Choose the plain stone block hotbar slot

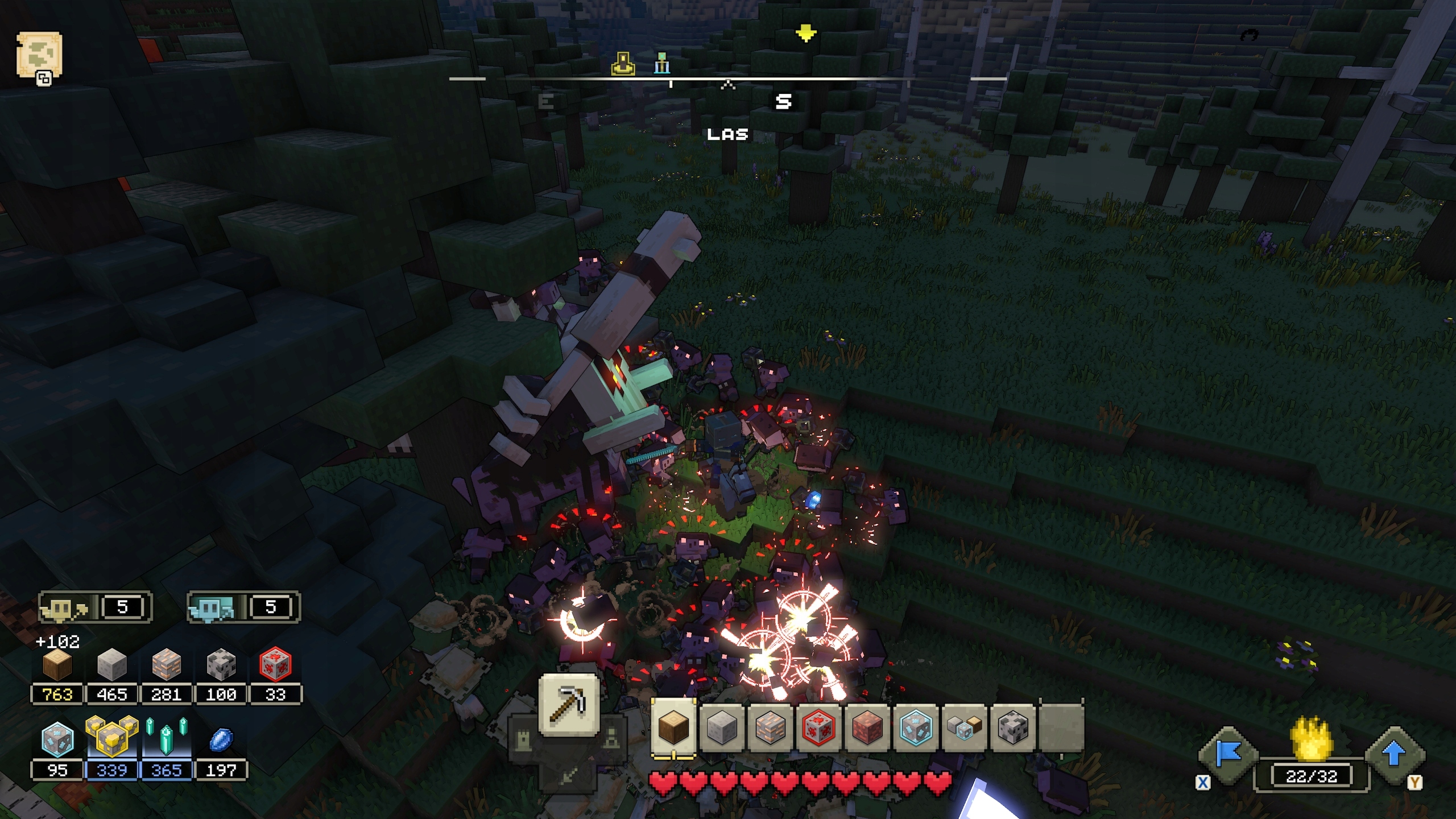(x=722, y=727)
